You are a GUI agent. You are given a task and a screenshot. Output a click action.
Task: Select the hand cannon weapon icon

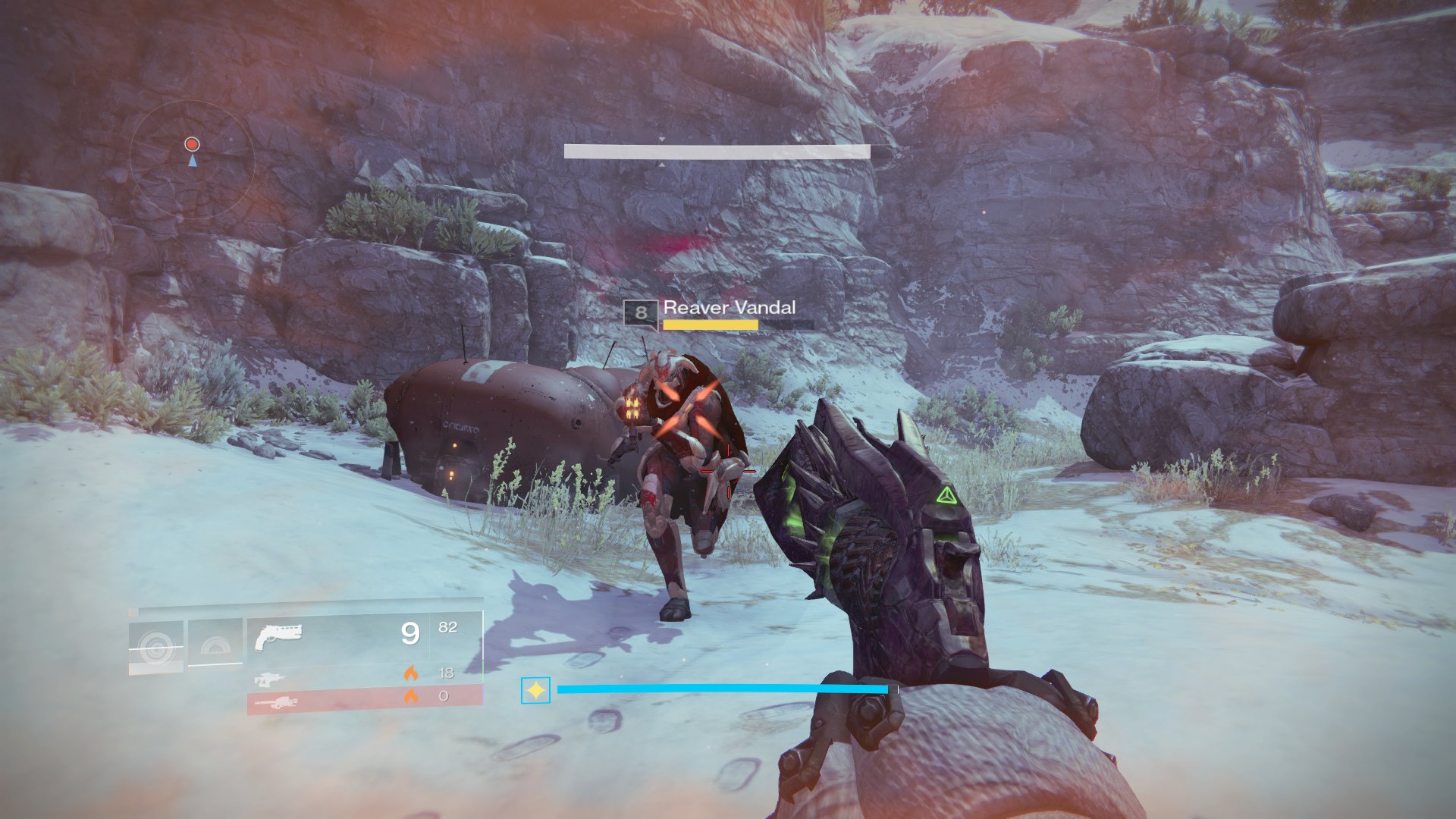pos(279,636)
